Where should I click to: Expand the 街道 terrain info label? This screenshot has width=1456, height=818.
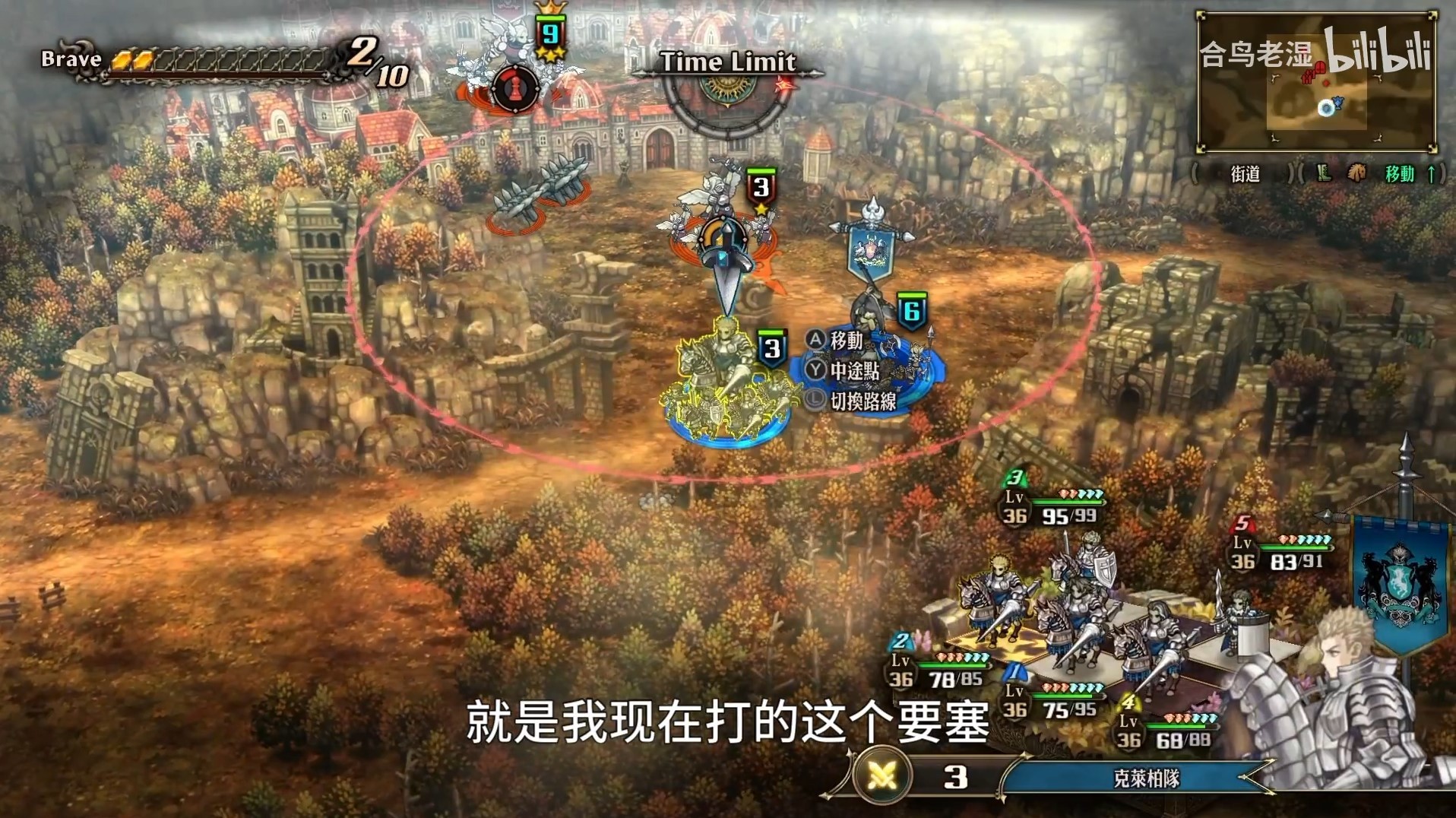1245,174
